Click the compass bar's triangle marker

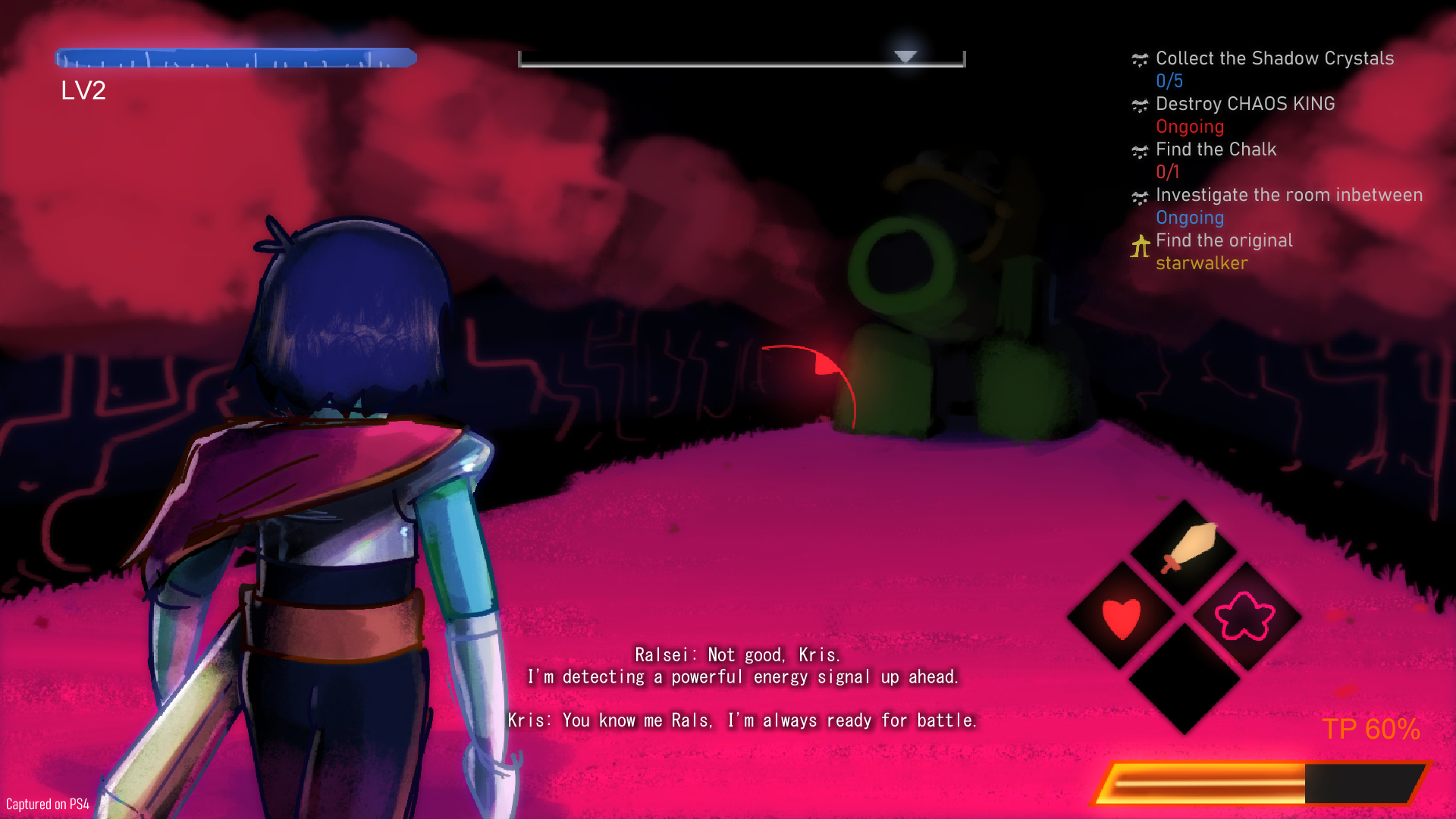coord(905,57)
